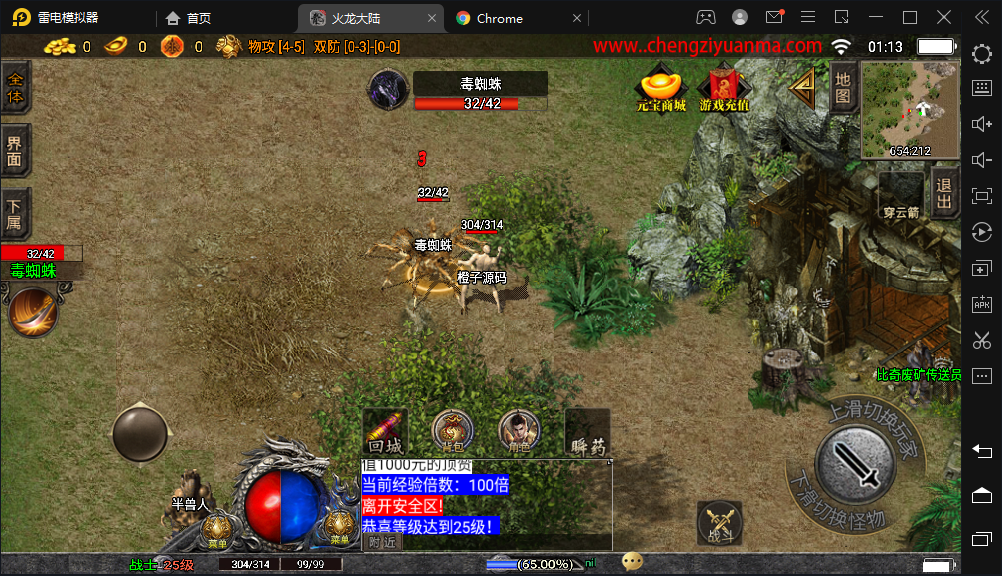
Task: Collapse the top menu with the arrow
Action: 803,87
